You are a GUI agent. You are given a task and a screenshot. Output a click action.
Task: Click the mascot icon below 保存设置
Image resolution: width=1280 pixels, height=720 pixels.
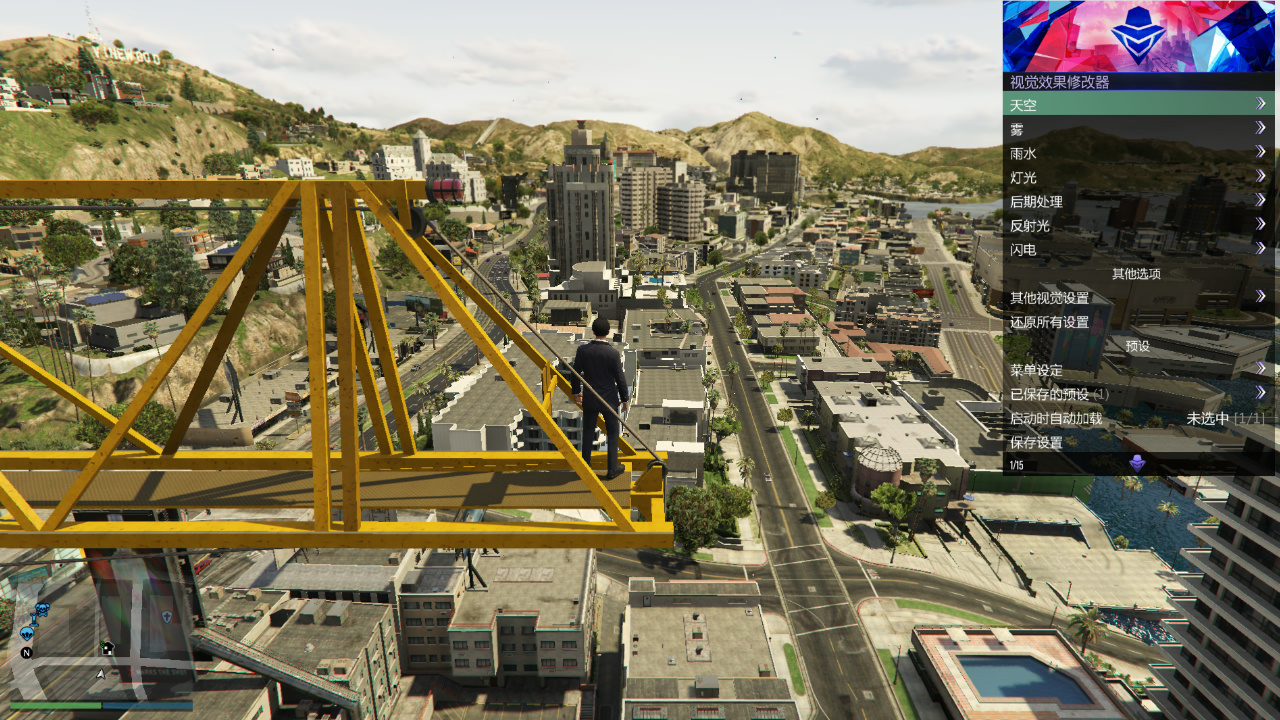coord(1137,462)
